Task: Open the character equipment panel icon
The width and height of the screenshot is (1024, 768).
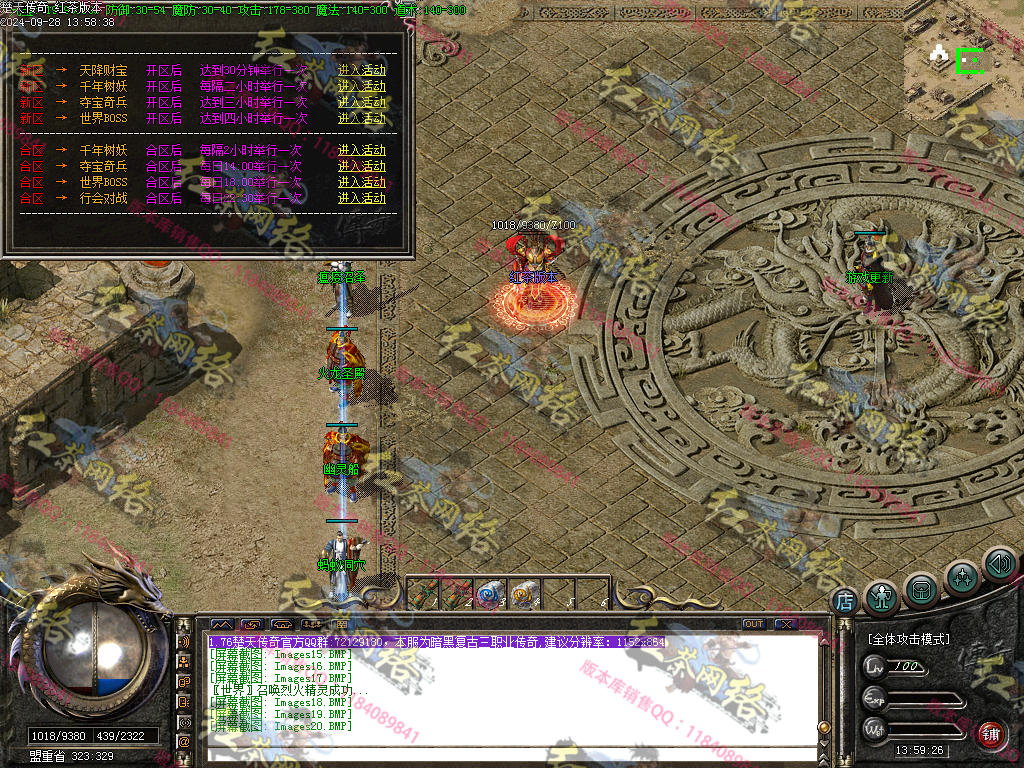Action: tap(882, 597)
